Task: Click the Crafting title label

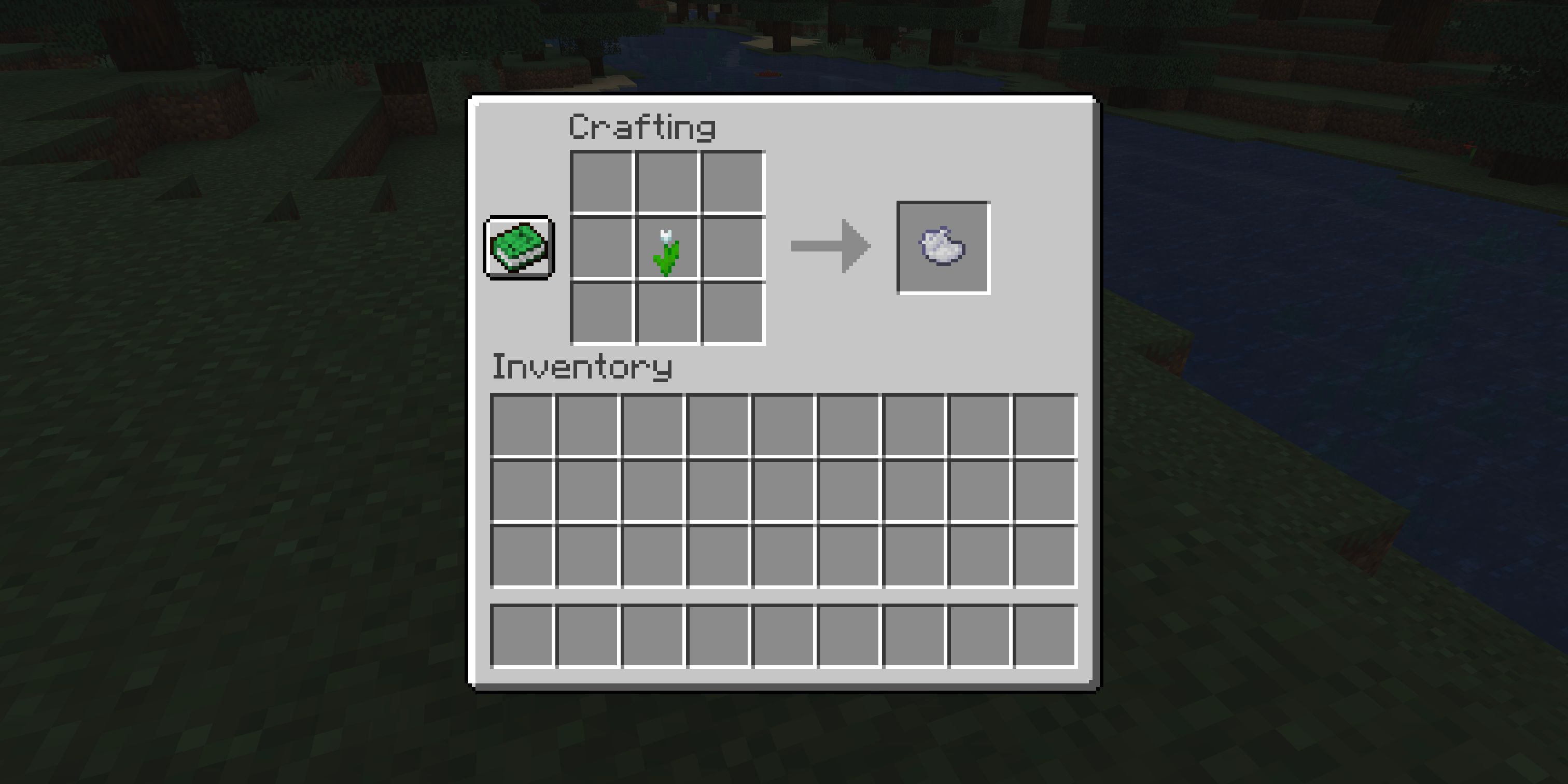Action: click(641, 127)
